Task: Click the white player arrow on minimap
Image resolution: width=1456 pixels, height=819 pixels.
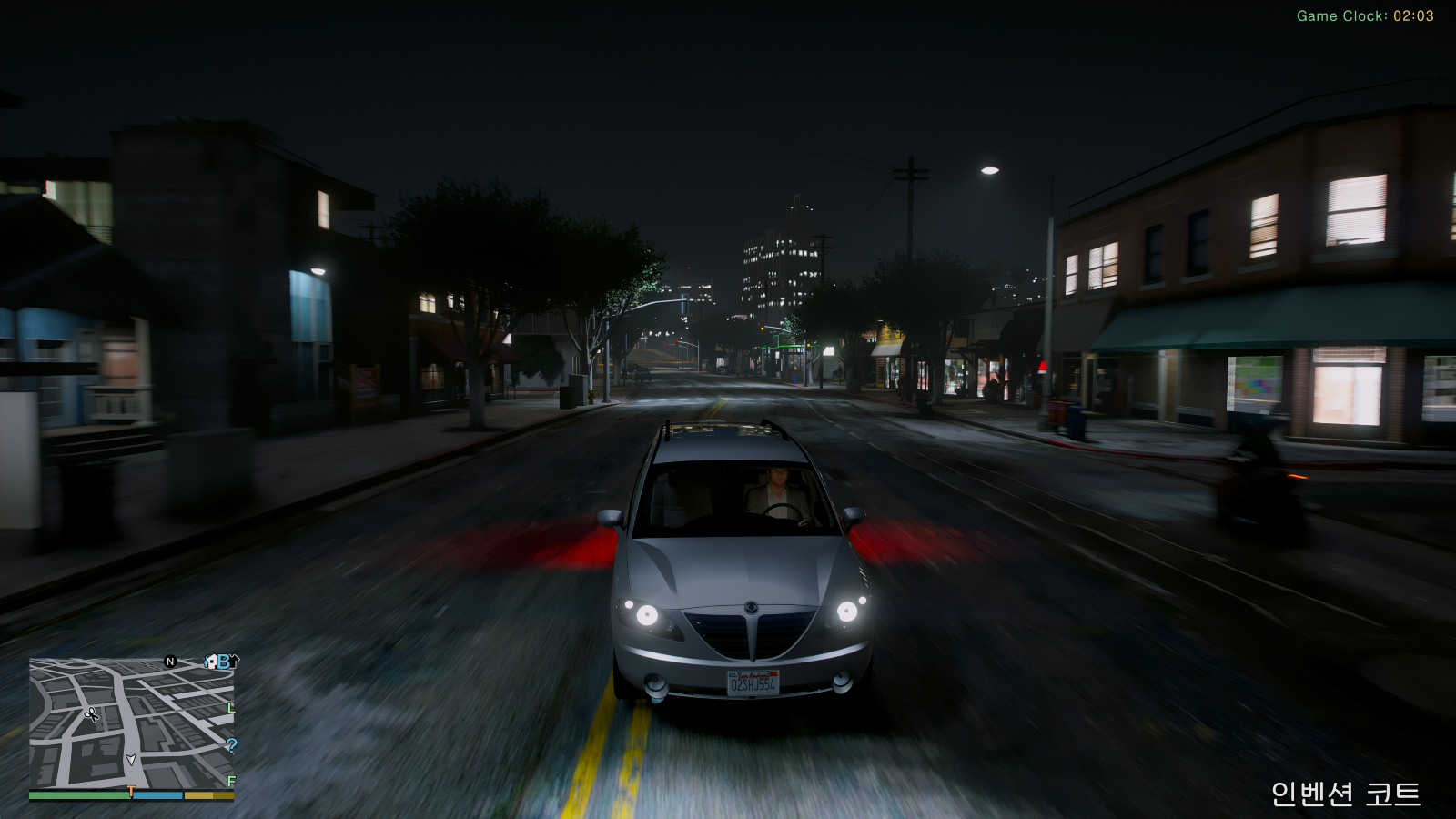Action: tap(131, 759)
